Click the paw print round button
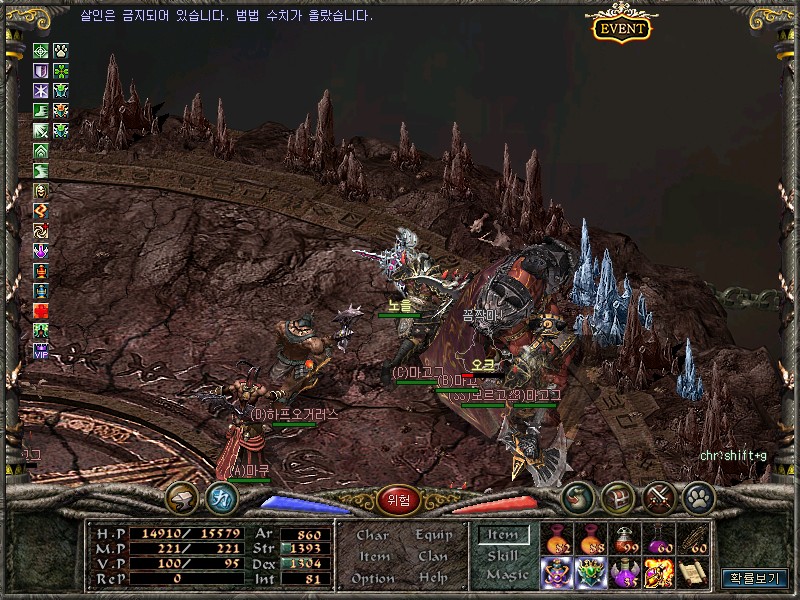The width and height of the screenshot is (800, 600). [696, 496]
